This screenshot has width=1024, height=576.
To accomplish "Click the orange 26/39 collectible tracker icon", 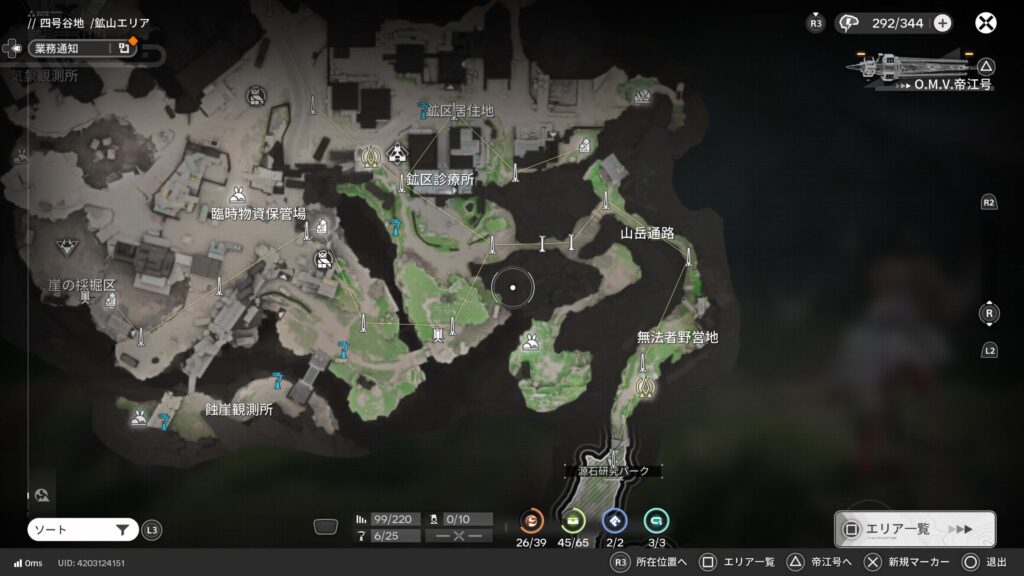I will [532, 520].
